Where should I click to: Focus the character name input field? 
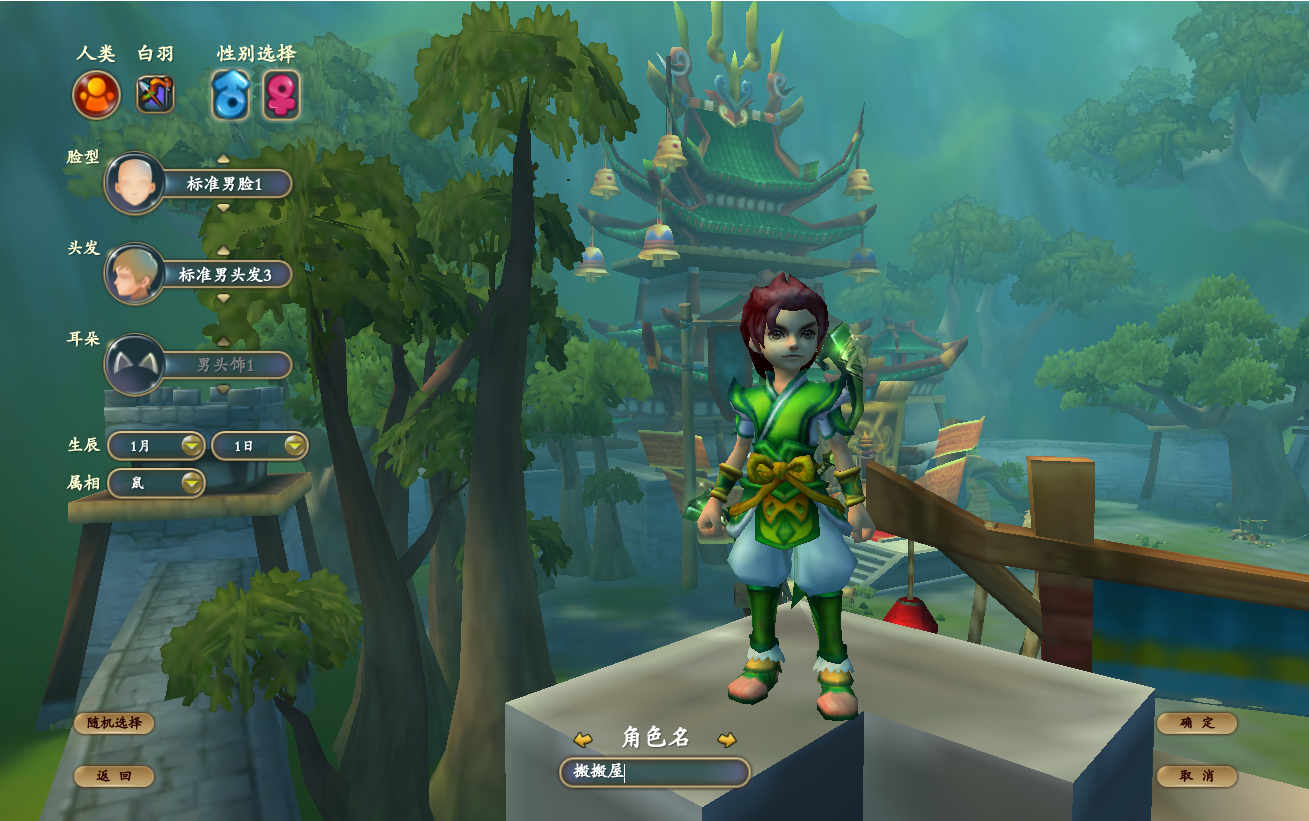pos(654,772)
